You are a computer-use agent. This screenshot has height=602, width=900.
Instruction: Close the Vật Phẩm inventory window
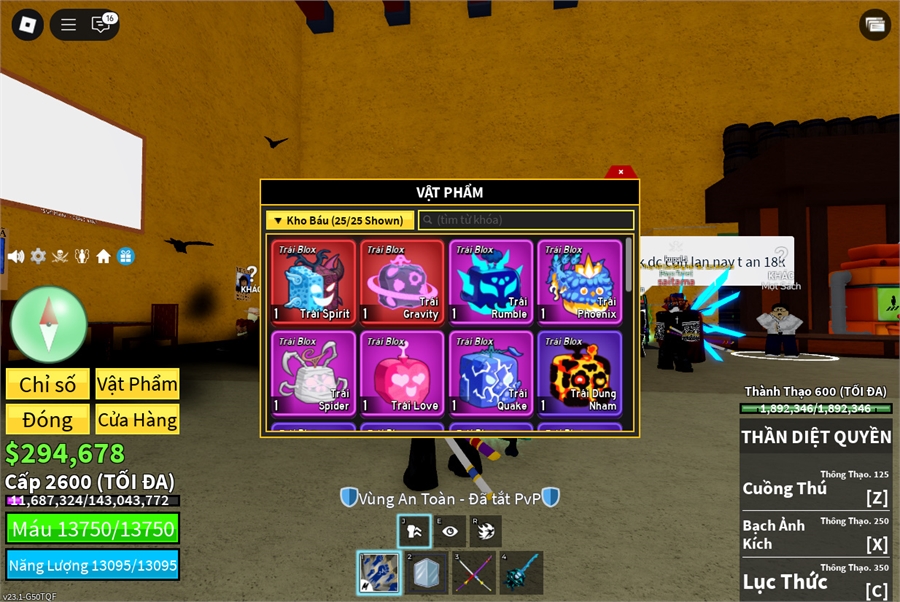tap(621, 172)
